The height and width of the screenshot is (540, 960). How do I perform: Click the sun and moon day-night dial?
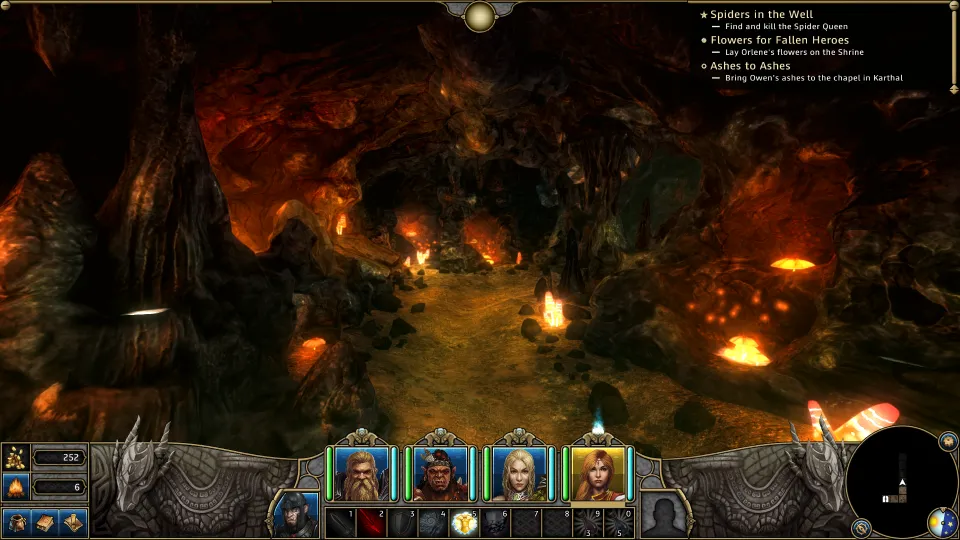point(941,522)
